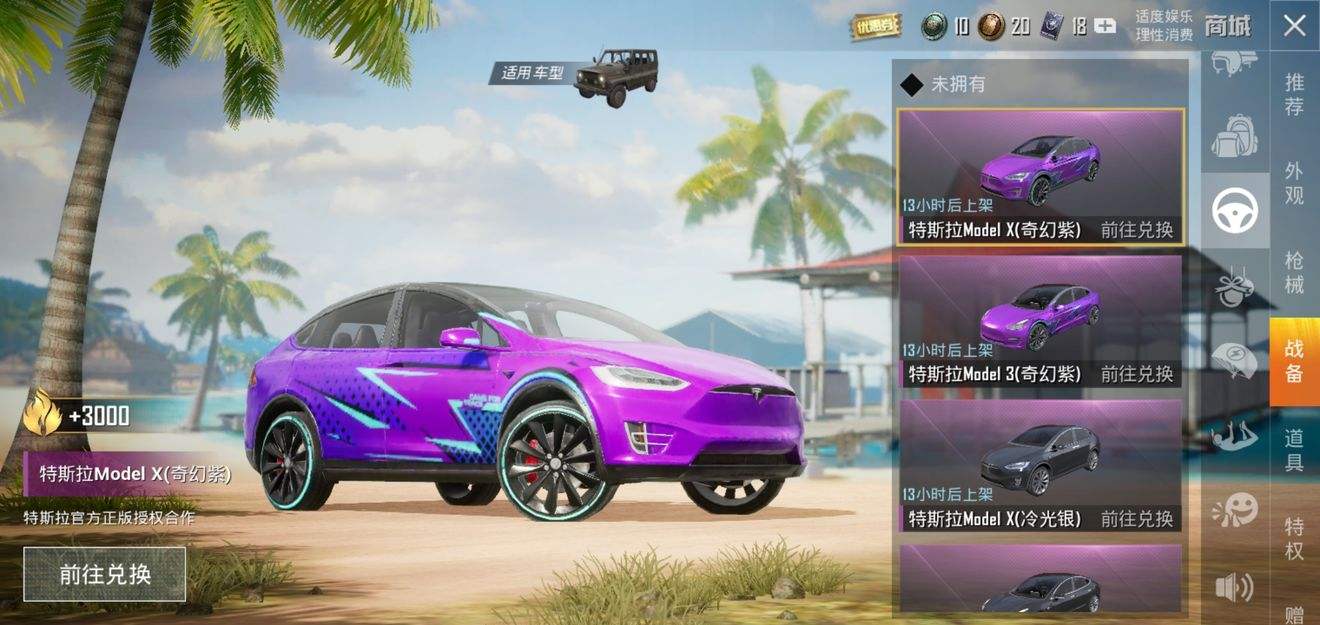Switch to the 特权 tab
Viewport: 1320px width, 625px height.
click(x=1294, y=538)
